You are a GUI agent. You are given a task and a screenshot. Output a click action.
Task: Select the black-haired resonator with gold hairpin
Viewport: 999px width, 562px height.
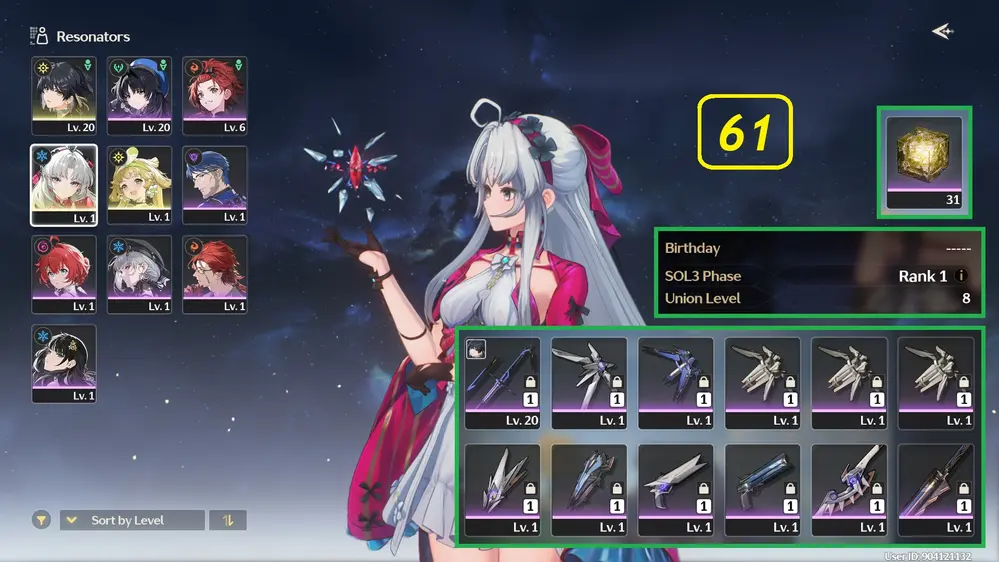64,362
